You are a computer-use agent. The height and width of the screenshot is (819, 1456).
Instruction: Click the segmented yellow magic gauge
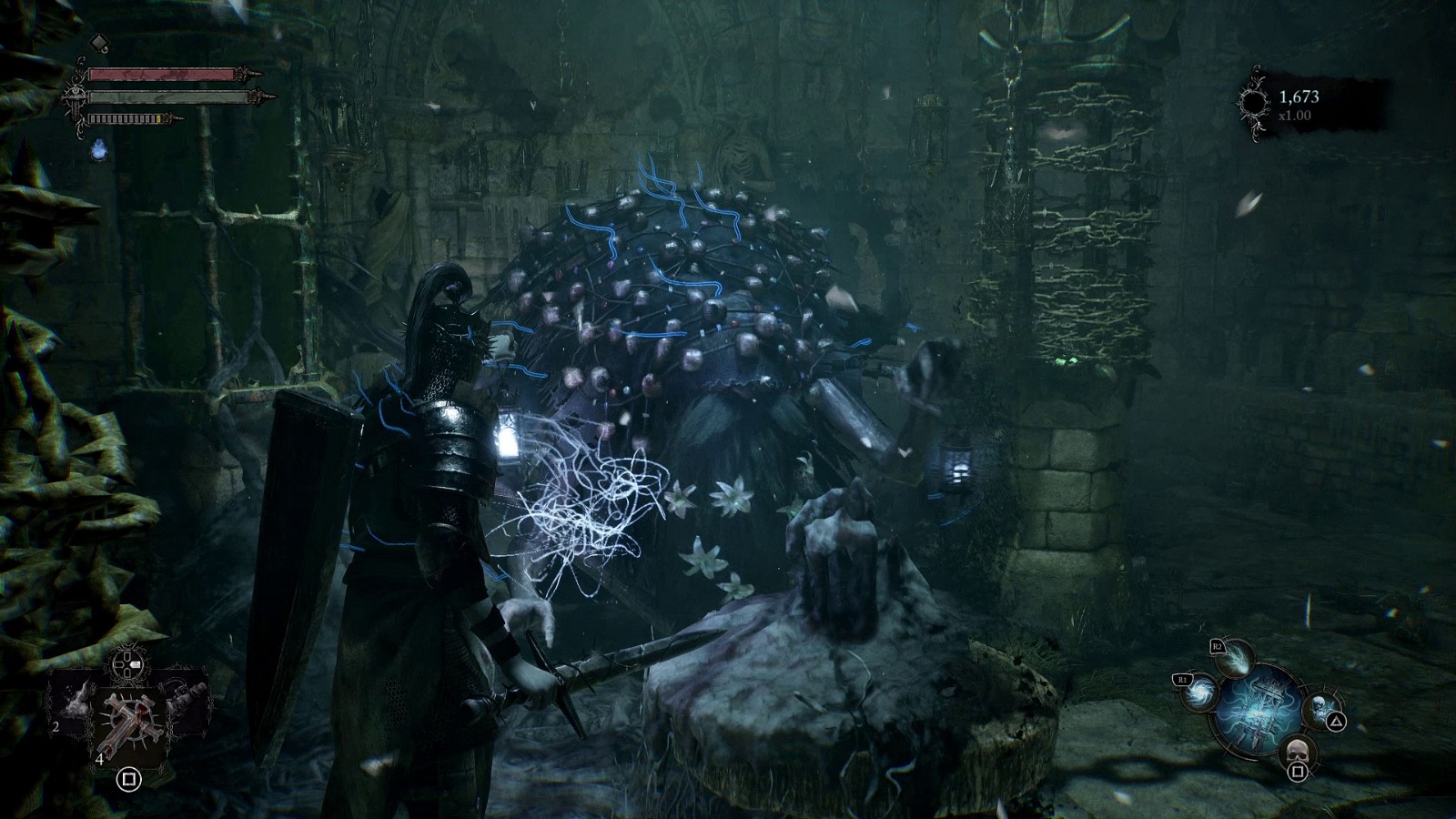coord(127,118)
